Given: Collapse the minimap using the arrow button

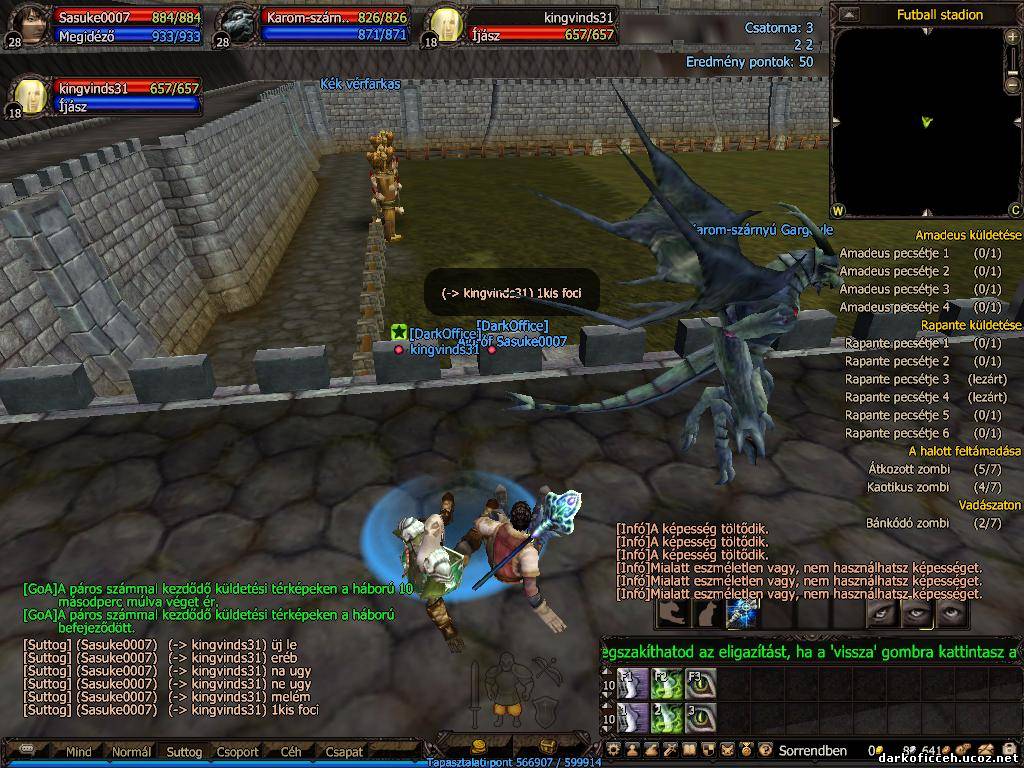Looking at the screenshot, I should (848, 14).
